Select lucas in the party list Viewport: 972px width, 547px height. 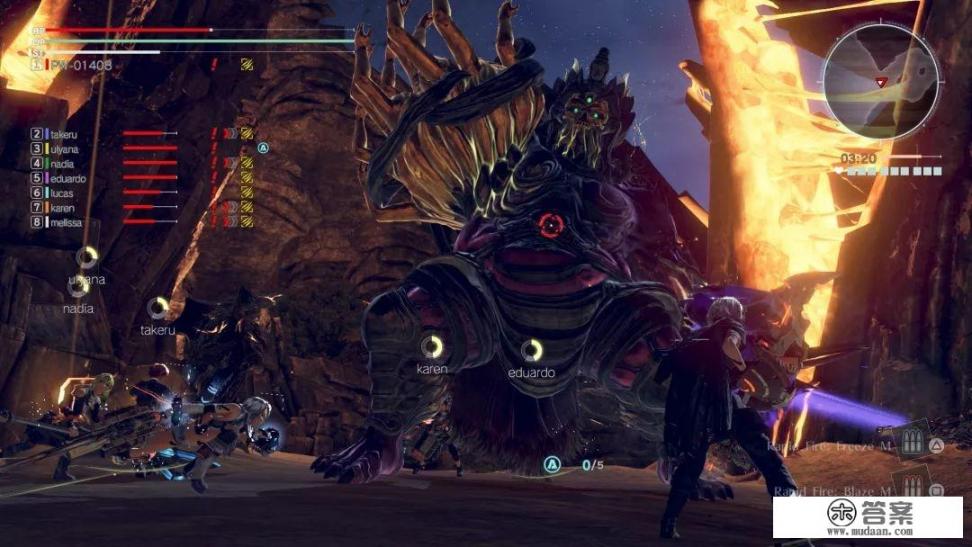[61, 193]
